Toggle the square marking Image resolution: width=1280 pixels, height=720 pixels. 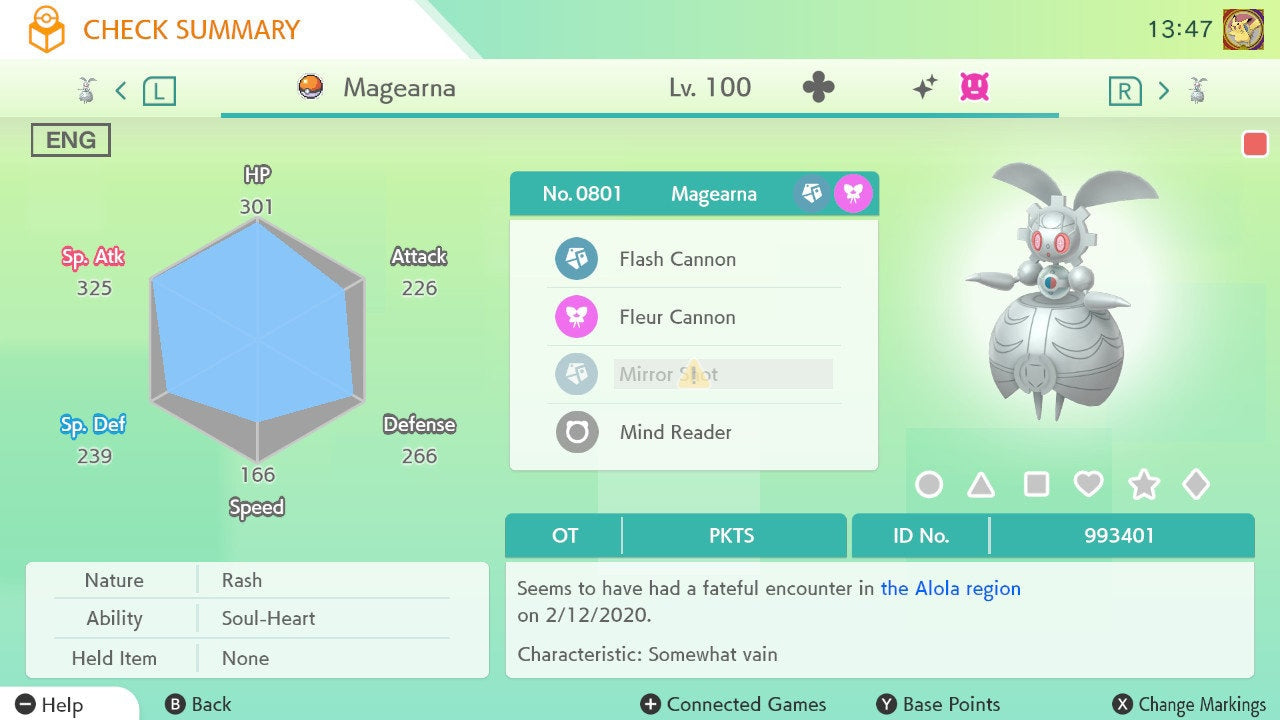tap(1036, 485)
